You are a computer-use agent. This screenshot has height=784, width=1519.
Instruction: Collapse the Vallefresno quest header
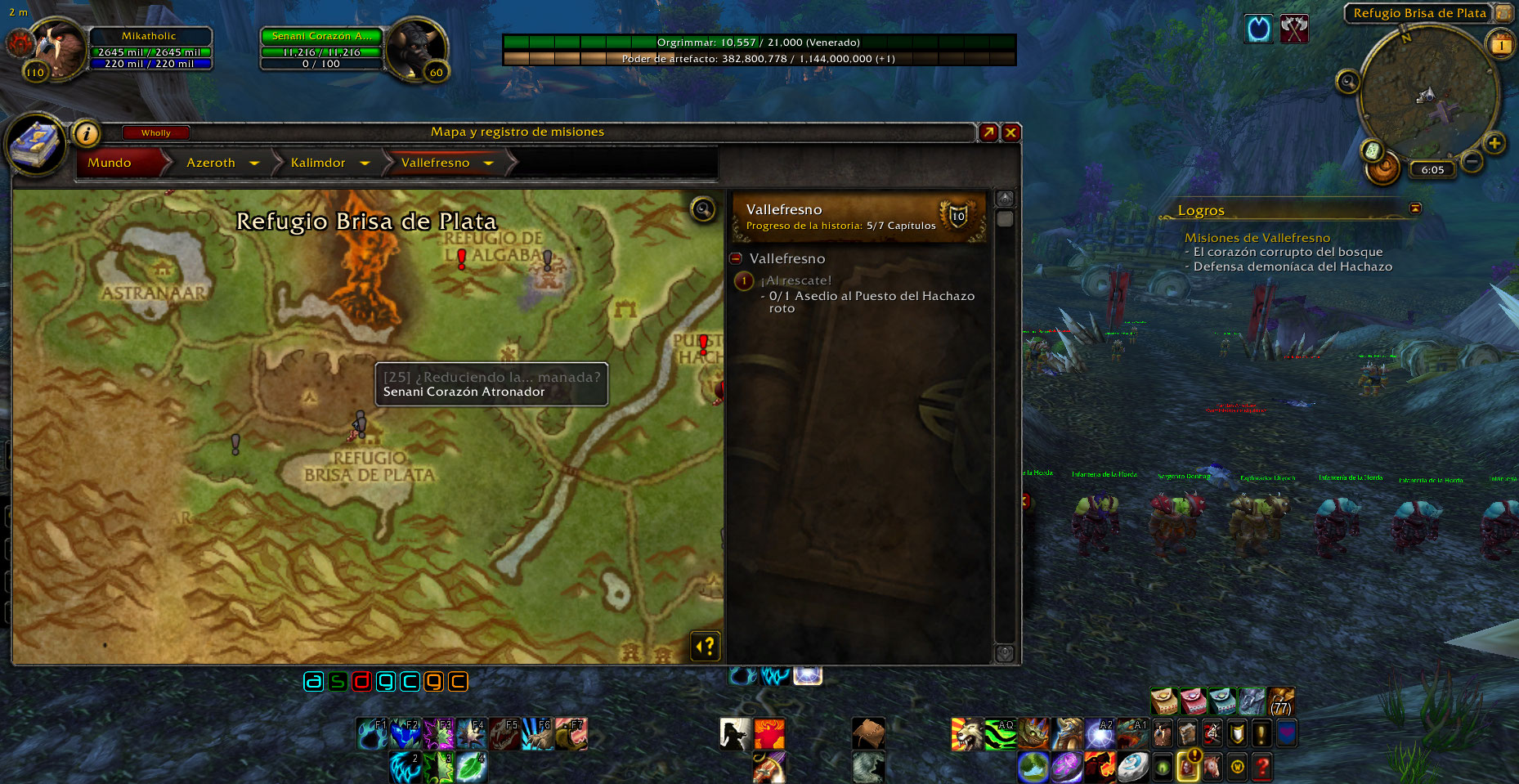point(736,258)
